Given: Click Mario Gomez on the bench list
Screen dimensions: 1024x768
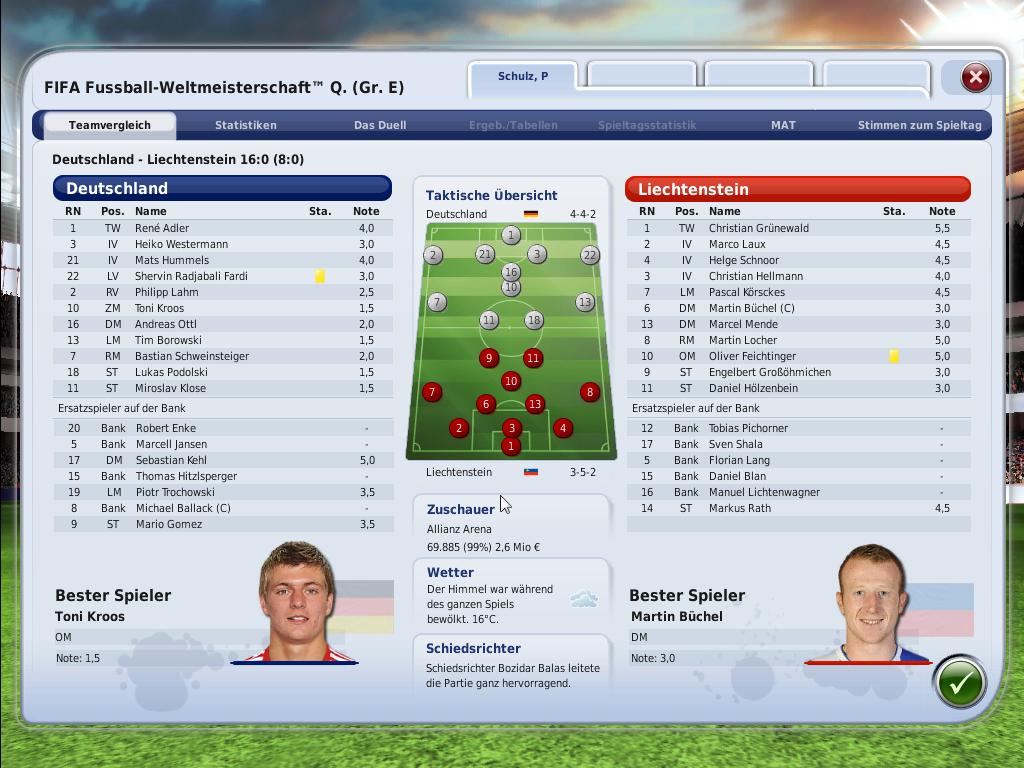Looking at the screenshot, I should (168, 524).
